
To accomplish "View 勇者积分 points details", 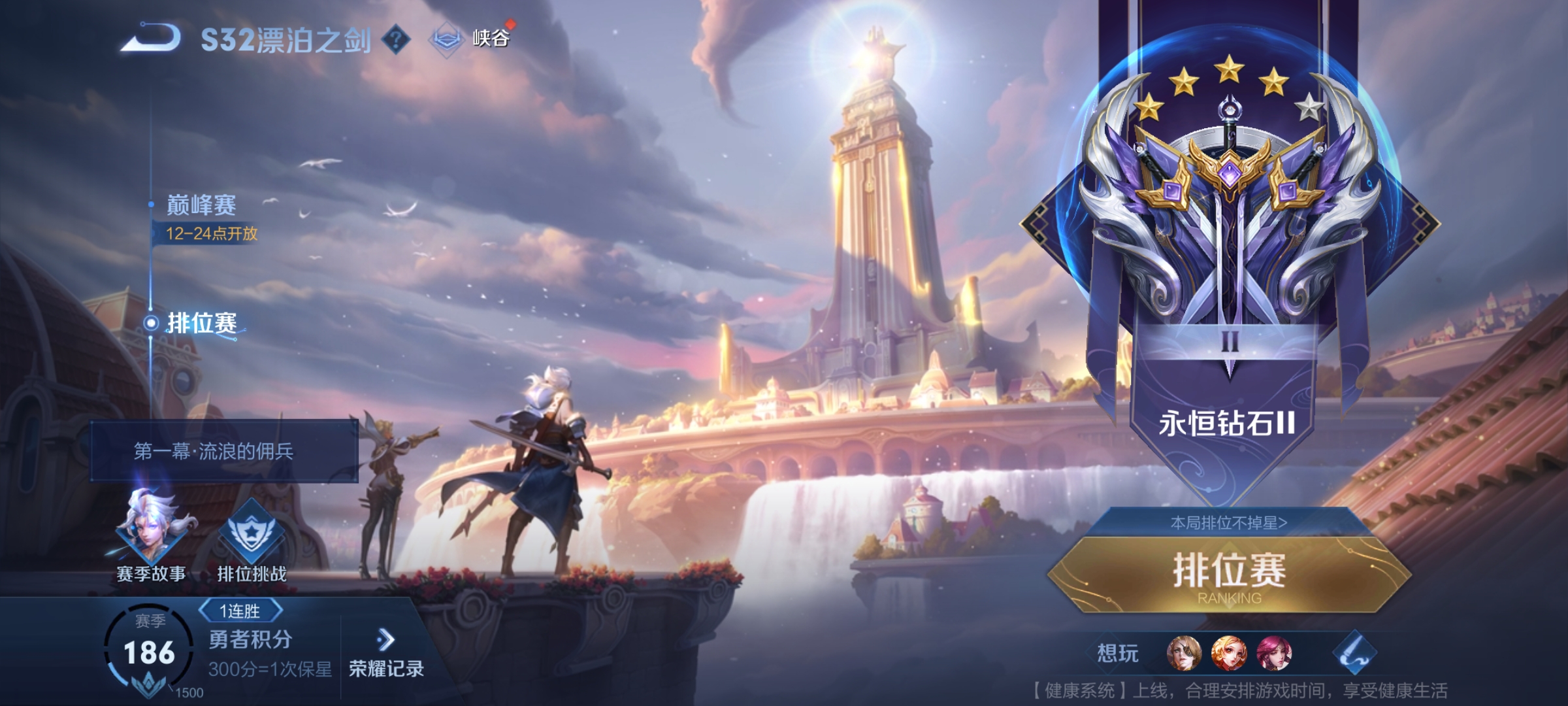I will tap(250, 640).
